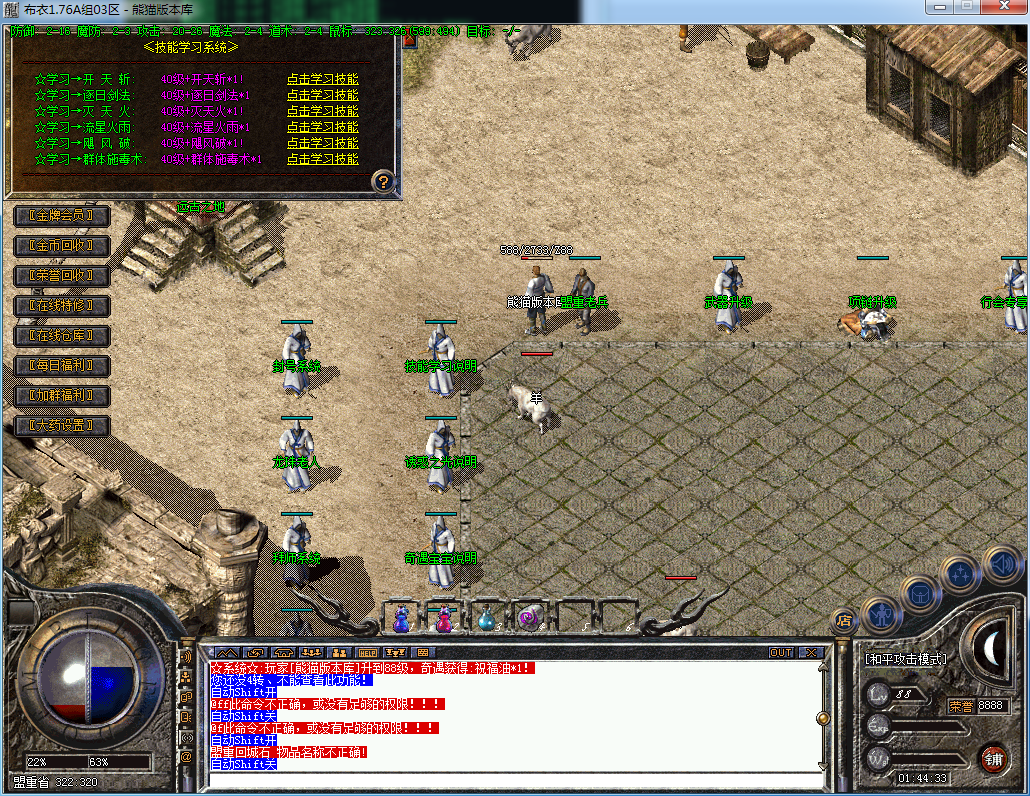Toggle sound with the speaker icon

tap(1000, 565)
